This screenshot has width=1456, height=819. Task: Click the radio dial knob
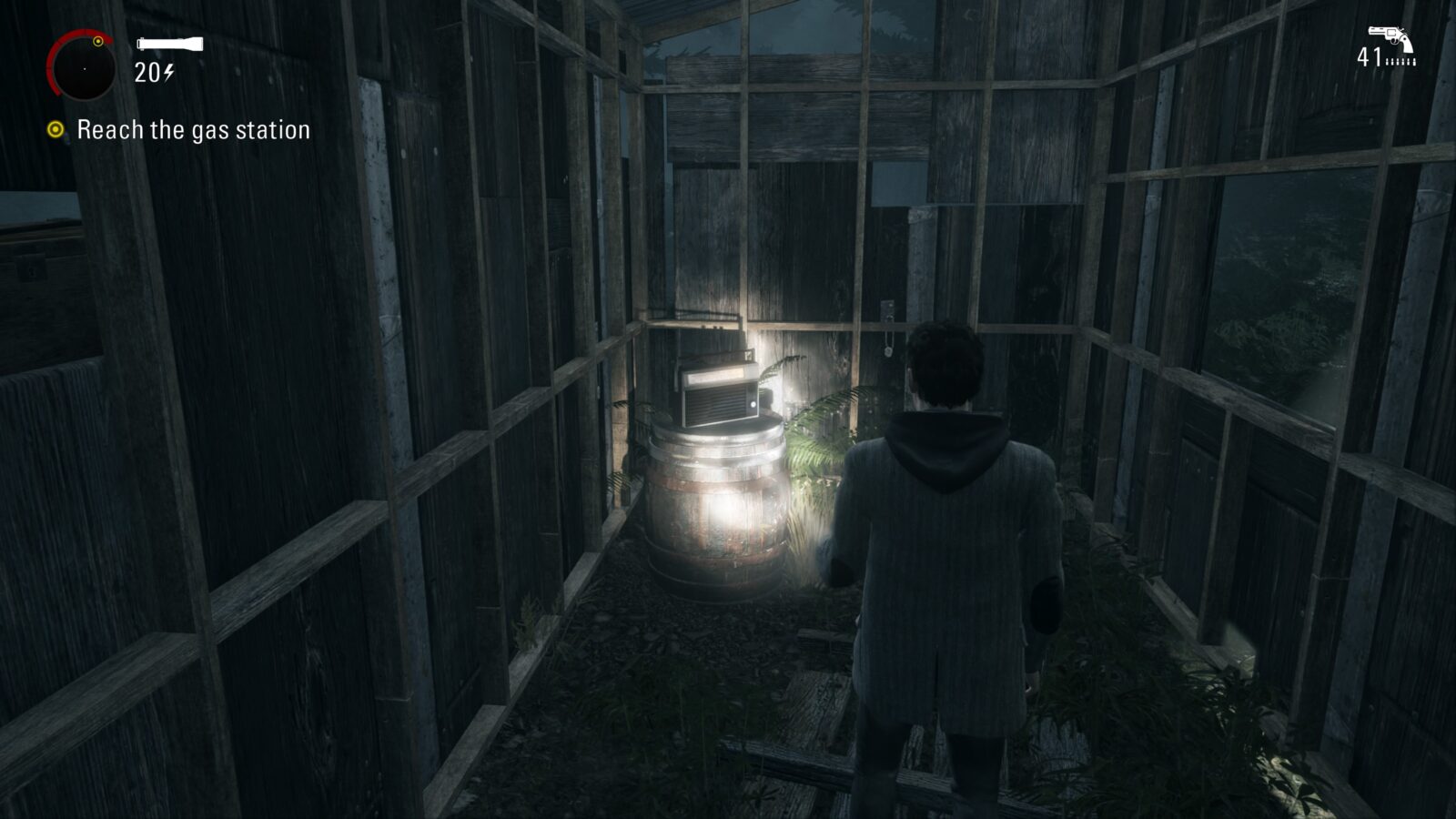tap(753, 404)
